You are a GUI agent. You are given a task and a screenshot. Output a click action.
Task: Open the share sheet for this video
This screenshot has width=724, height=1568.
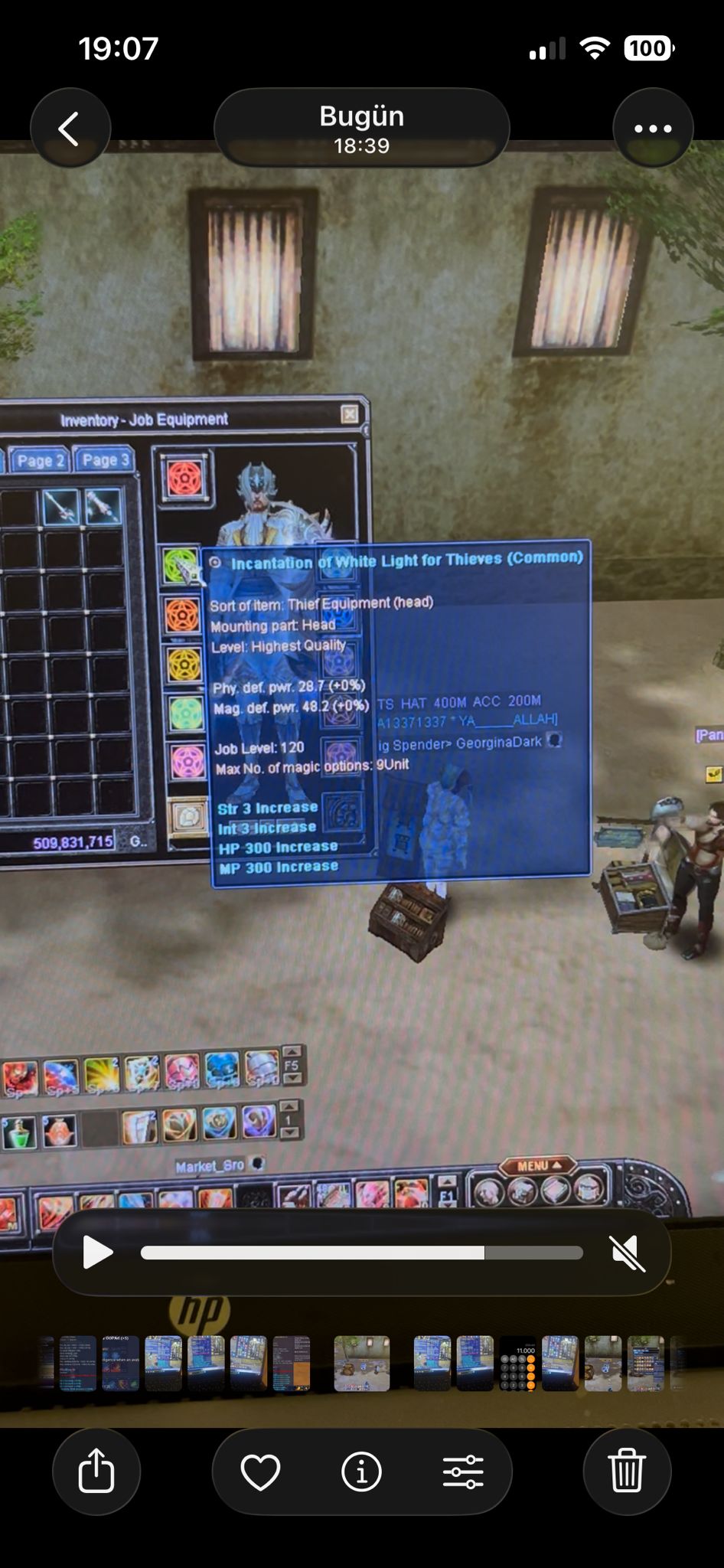[96, 1471]
